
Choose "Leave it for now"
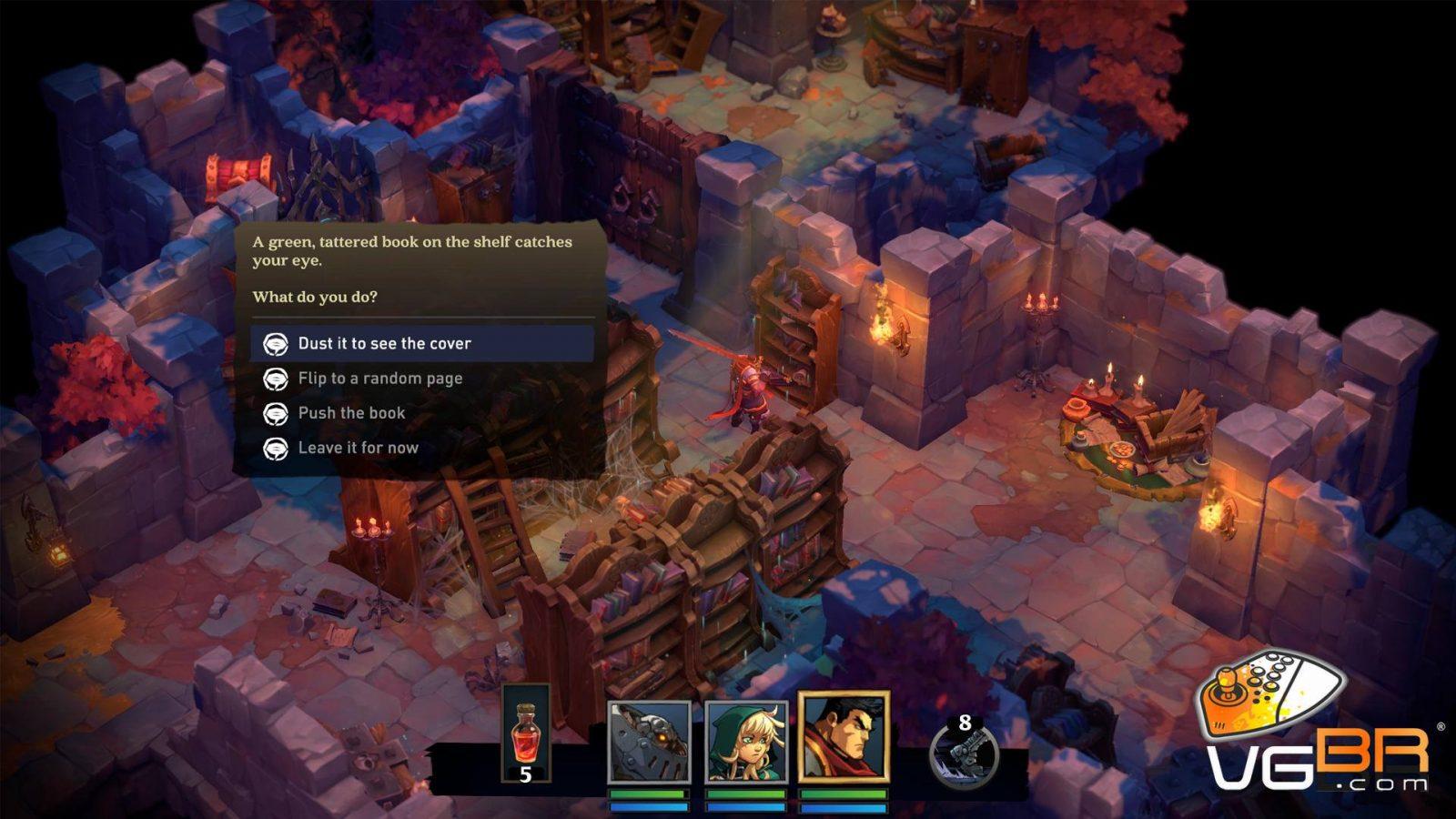click(x=358, y=448)
